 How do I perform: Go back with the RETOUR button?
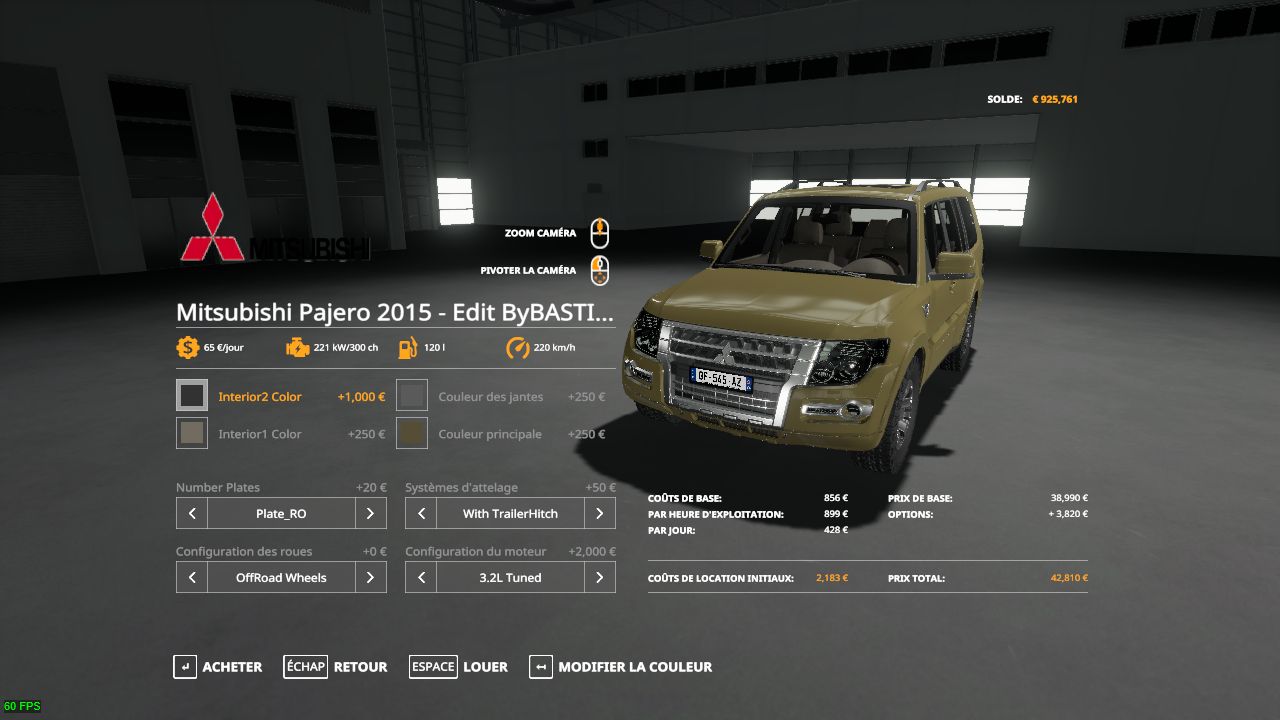point(336,667)
